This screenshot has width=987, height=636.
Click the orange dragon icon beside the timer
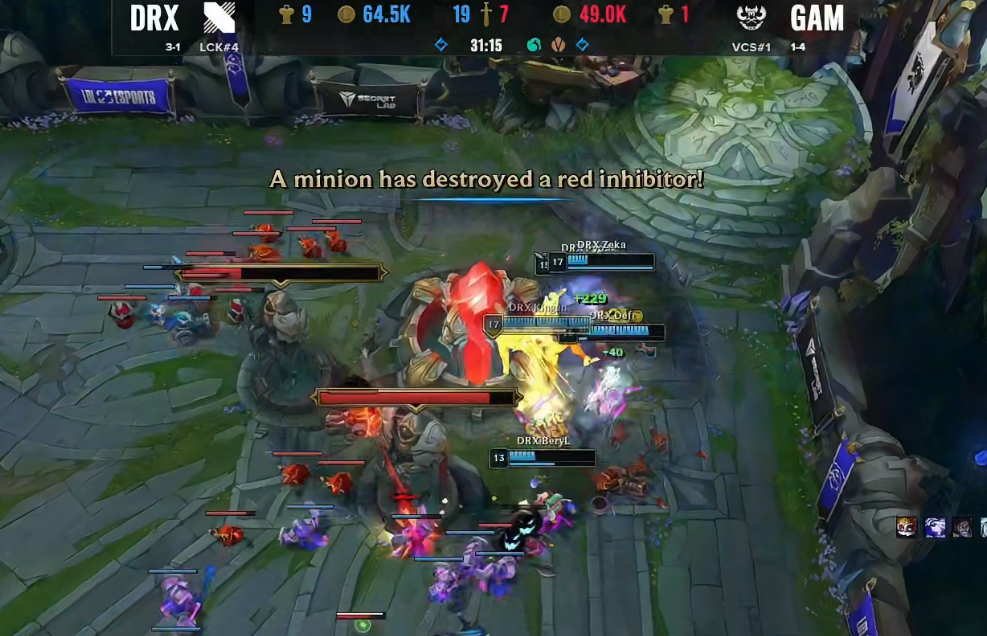point(558,45)
